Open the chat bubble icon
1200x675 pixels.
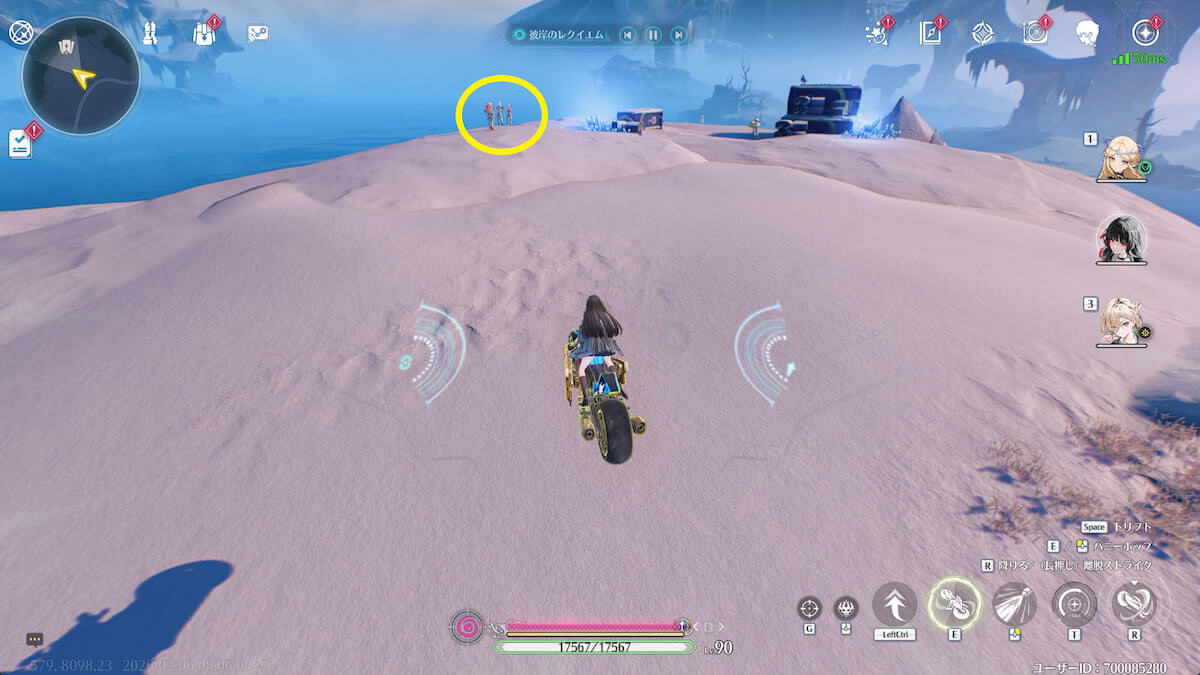click(34, 639)
